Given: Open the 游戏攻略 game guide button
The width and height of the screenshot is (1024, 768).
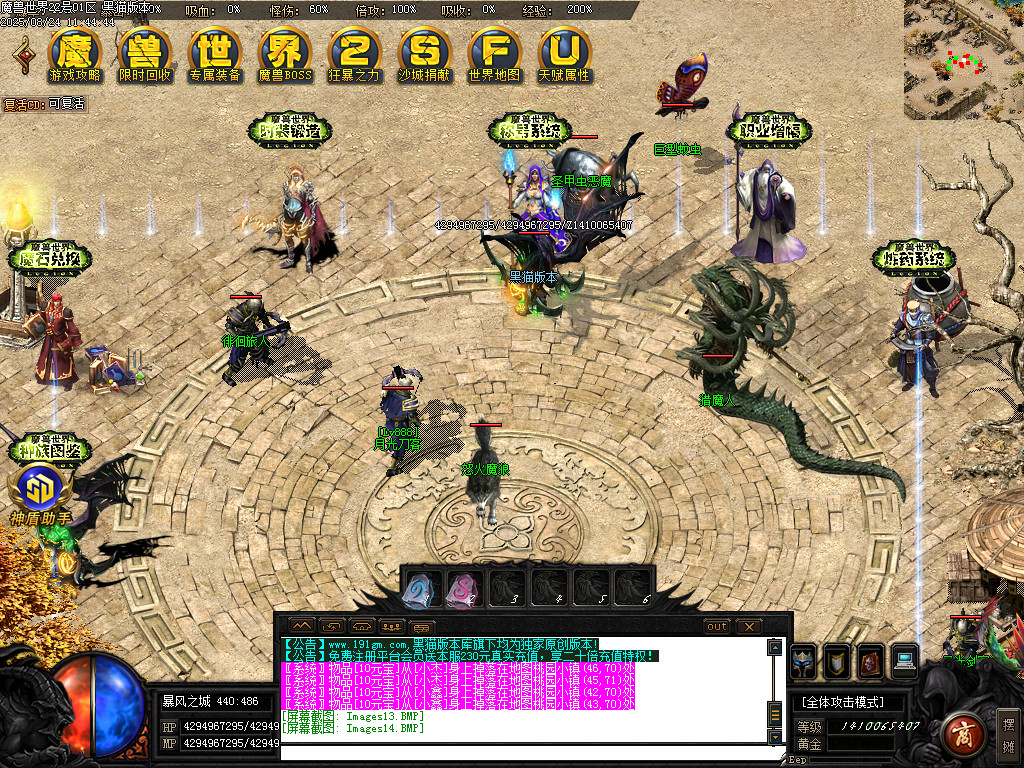Looking at the screenshot, I should click(x=75, y=55).
